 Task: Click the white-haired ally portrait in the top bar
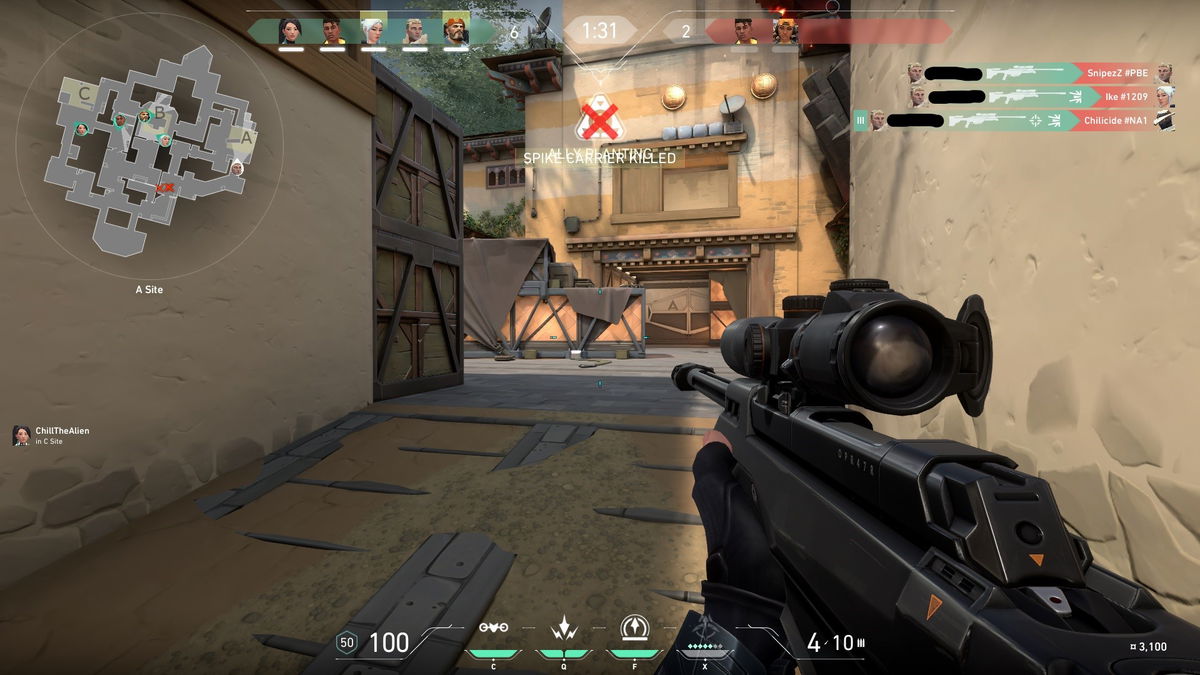pyautogui.click(x=372, y=31)
